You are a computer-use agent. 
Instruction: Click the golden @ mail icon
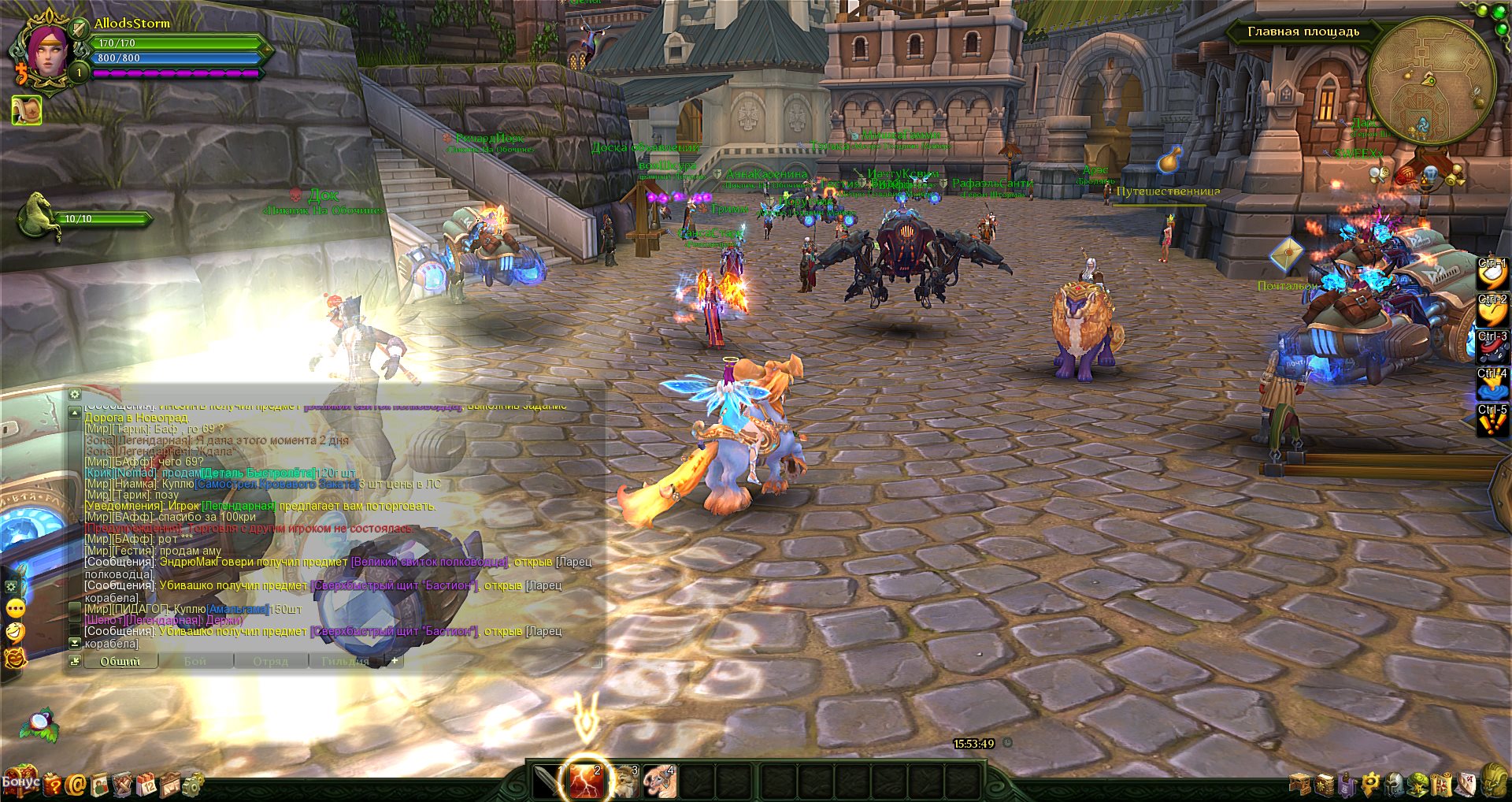click(76, 784)
